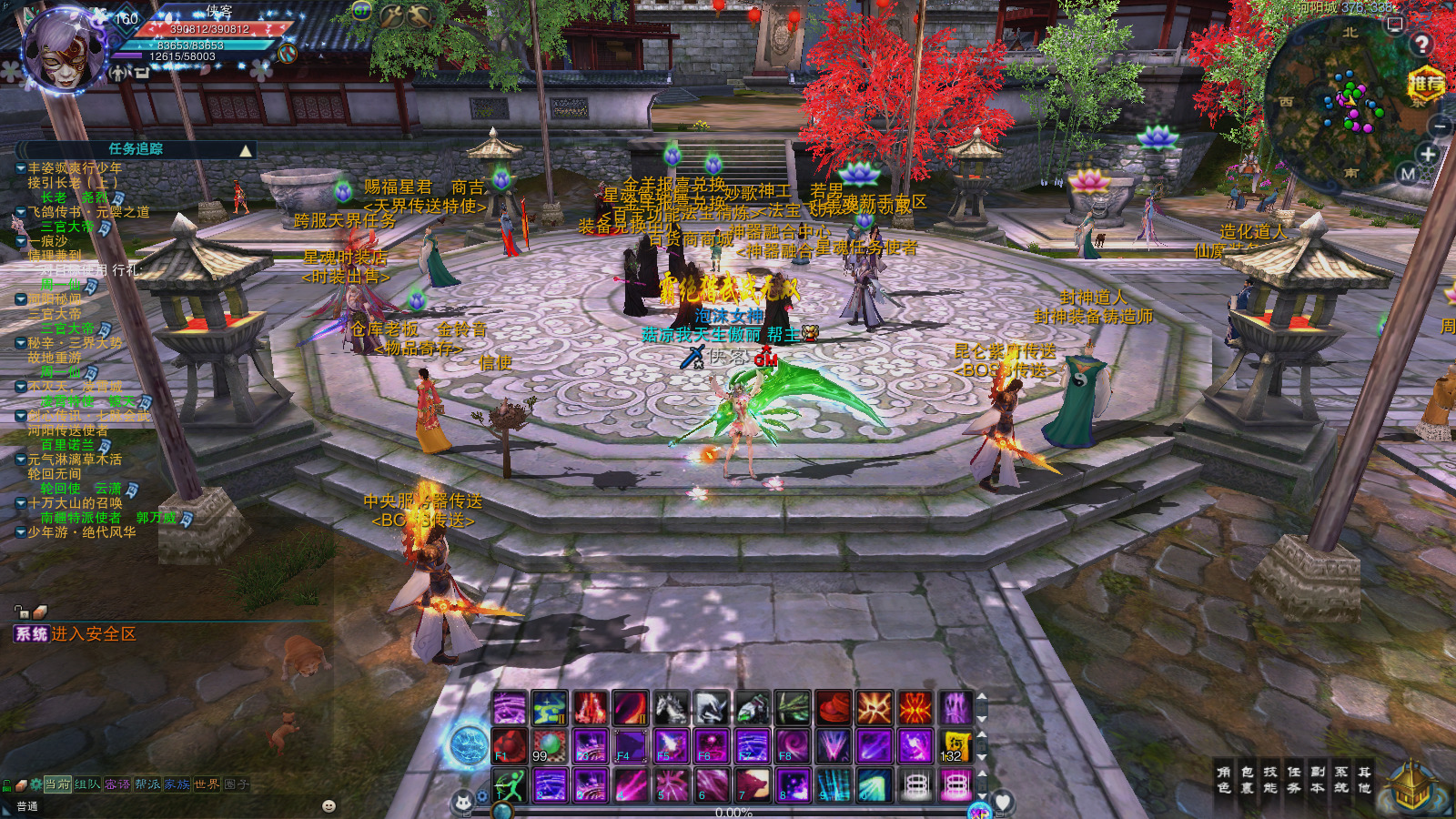Activate the wolf head skill in slot 7
Screen dimensions: 1456x819
752,784
